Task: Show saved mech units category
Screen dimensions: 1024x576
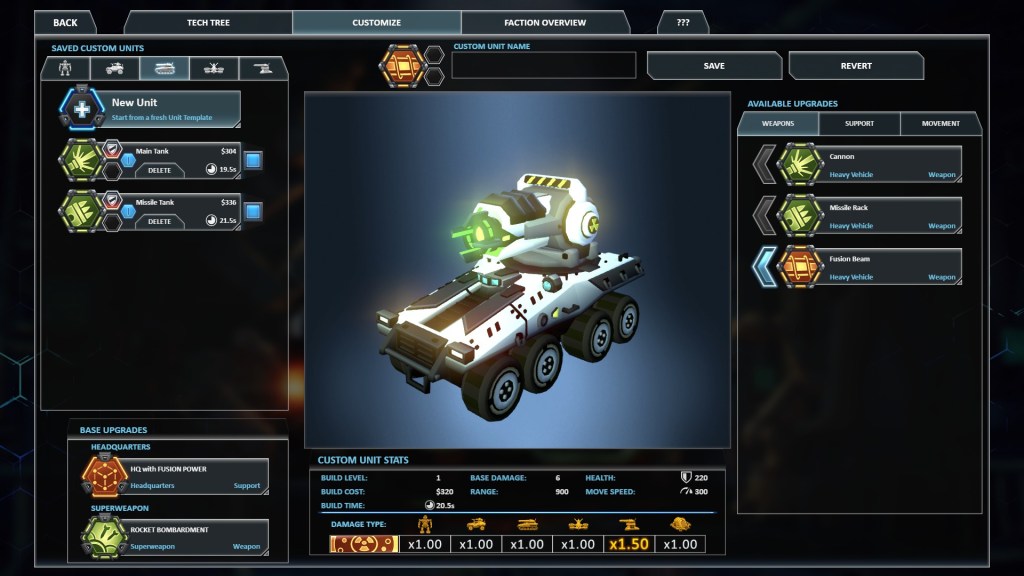Action: pyautogui.click(x=66, y=68)
